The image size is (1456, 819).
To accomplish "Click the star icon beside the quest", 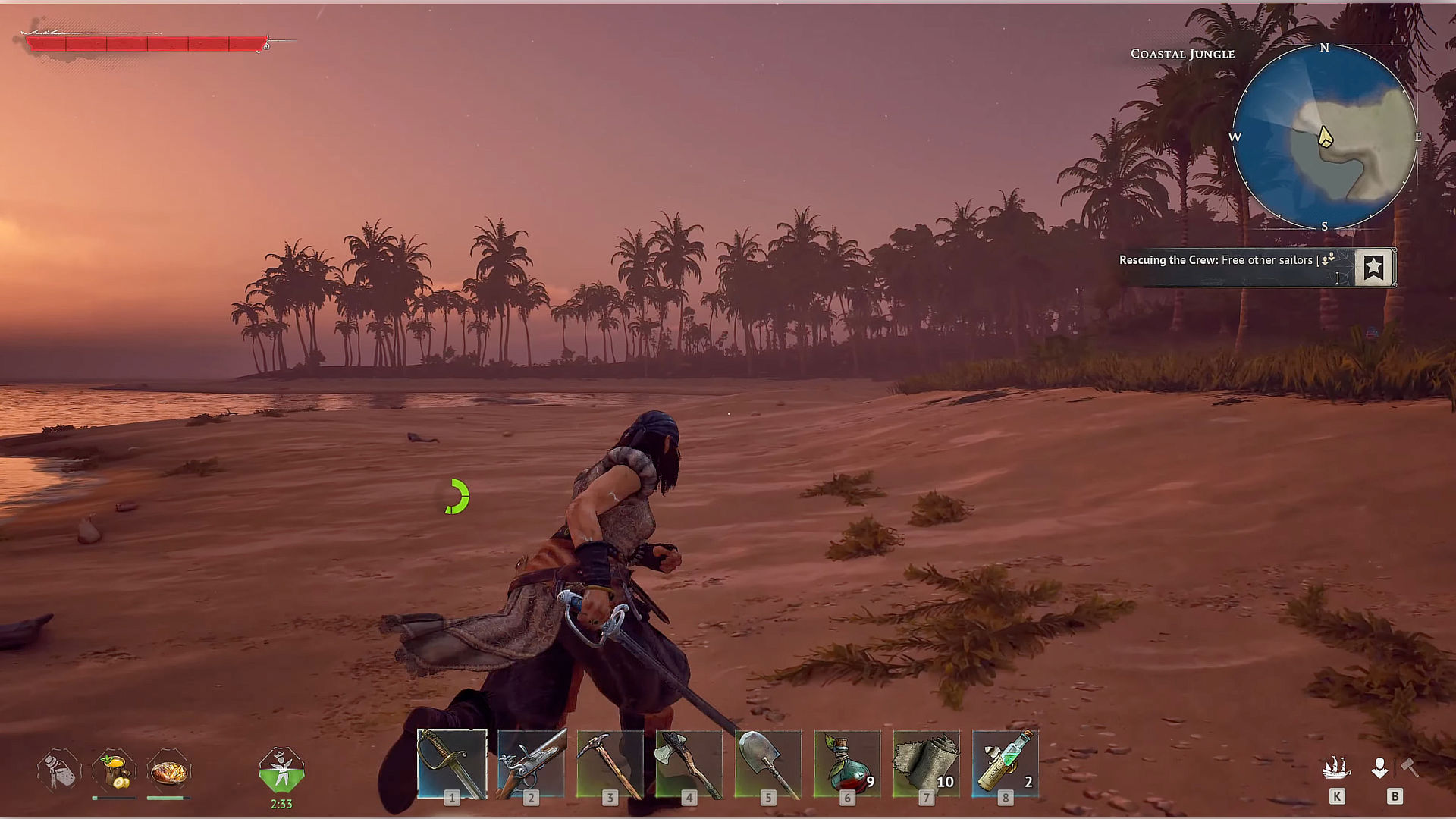I will point(1373,267).
